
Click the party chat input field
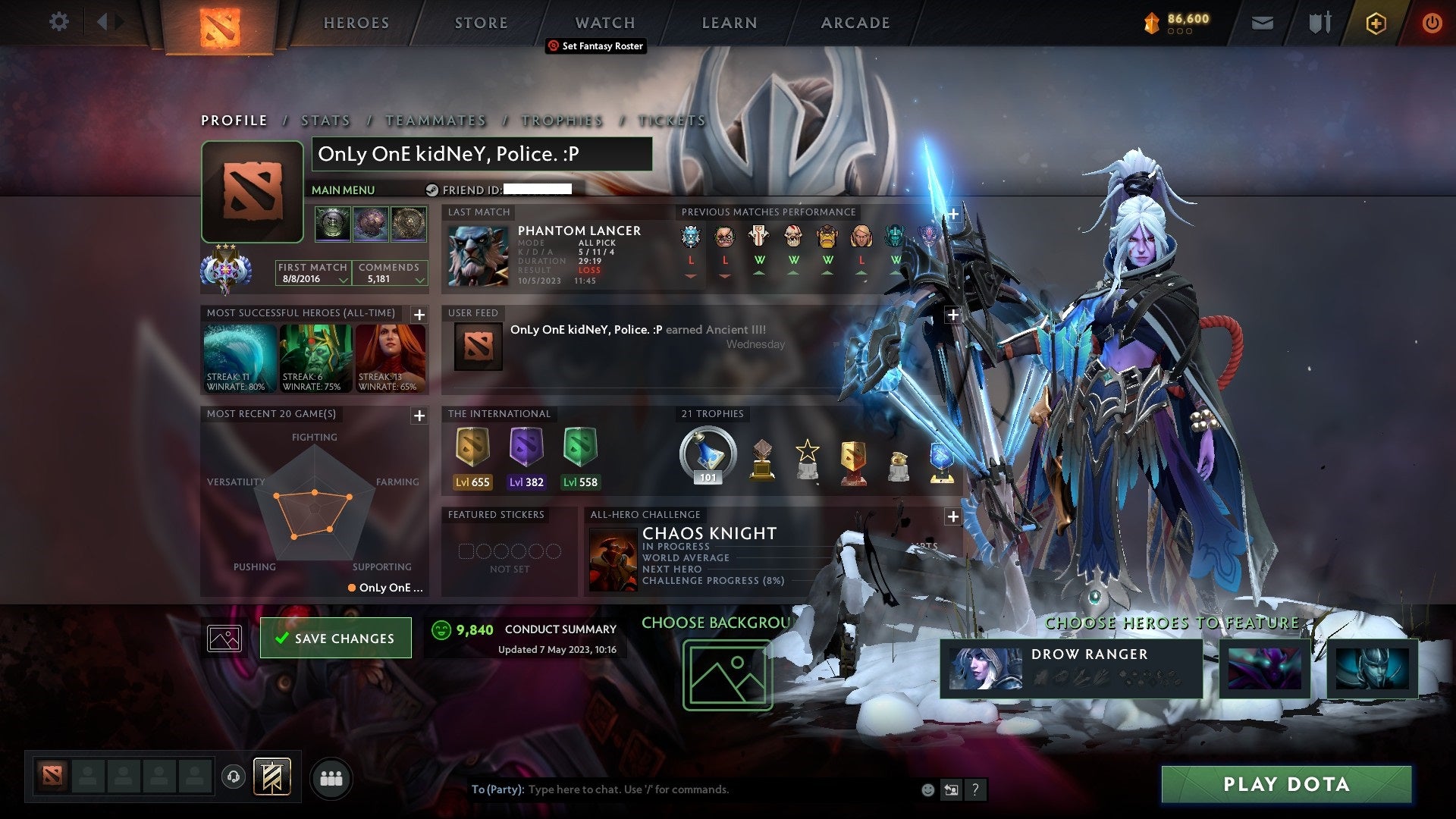pyautogui.click(x=682, y=789)
